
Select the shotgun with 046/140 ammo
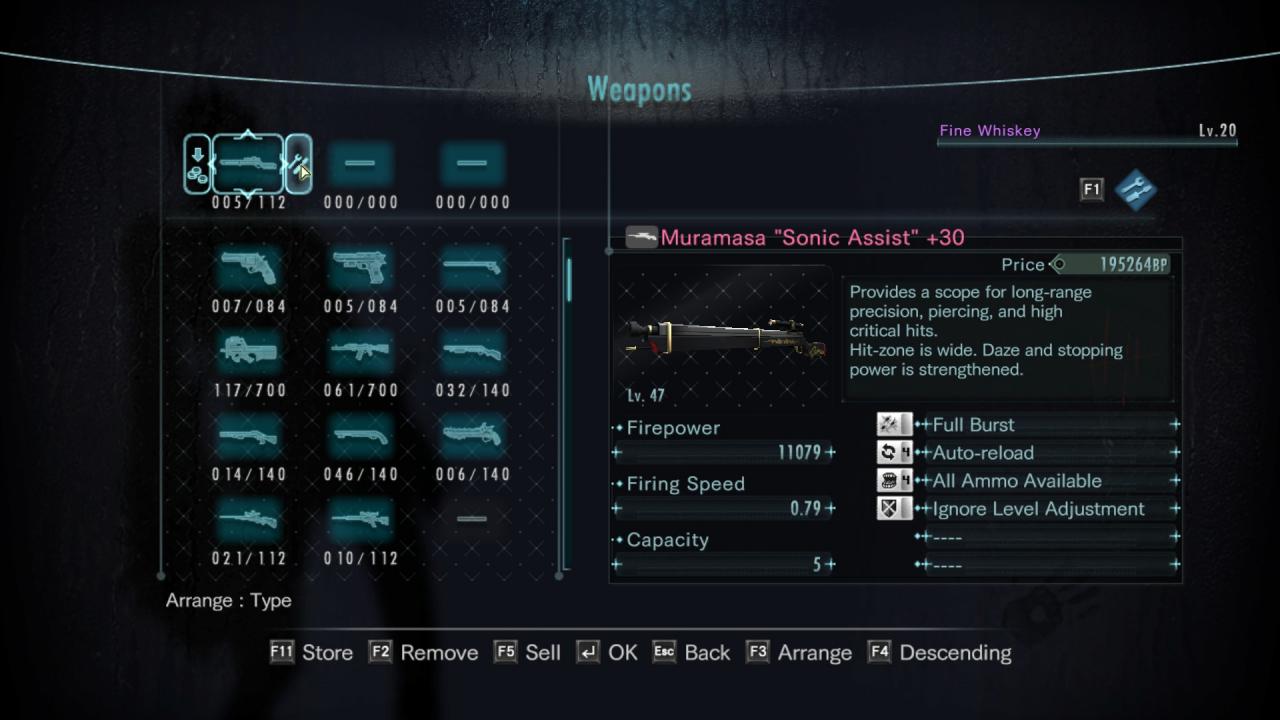click(360, 436)
